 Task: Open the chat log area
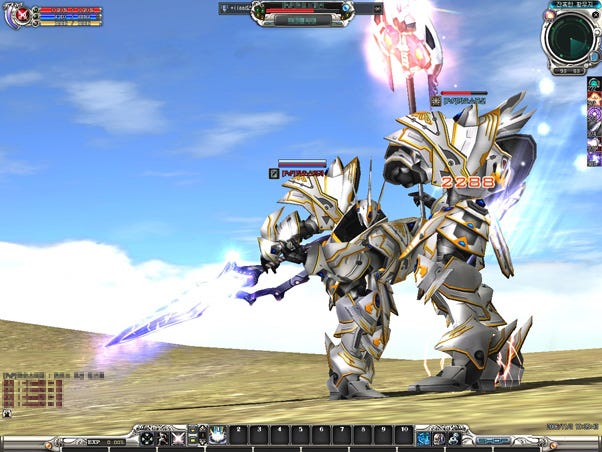point(33,392)
